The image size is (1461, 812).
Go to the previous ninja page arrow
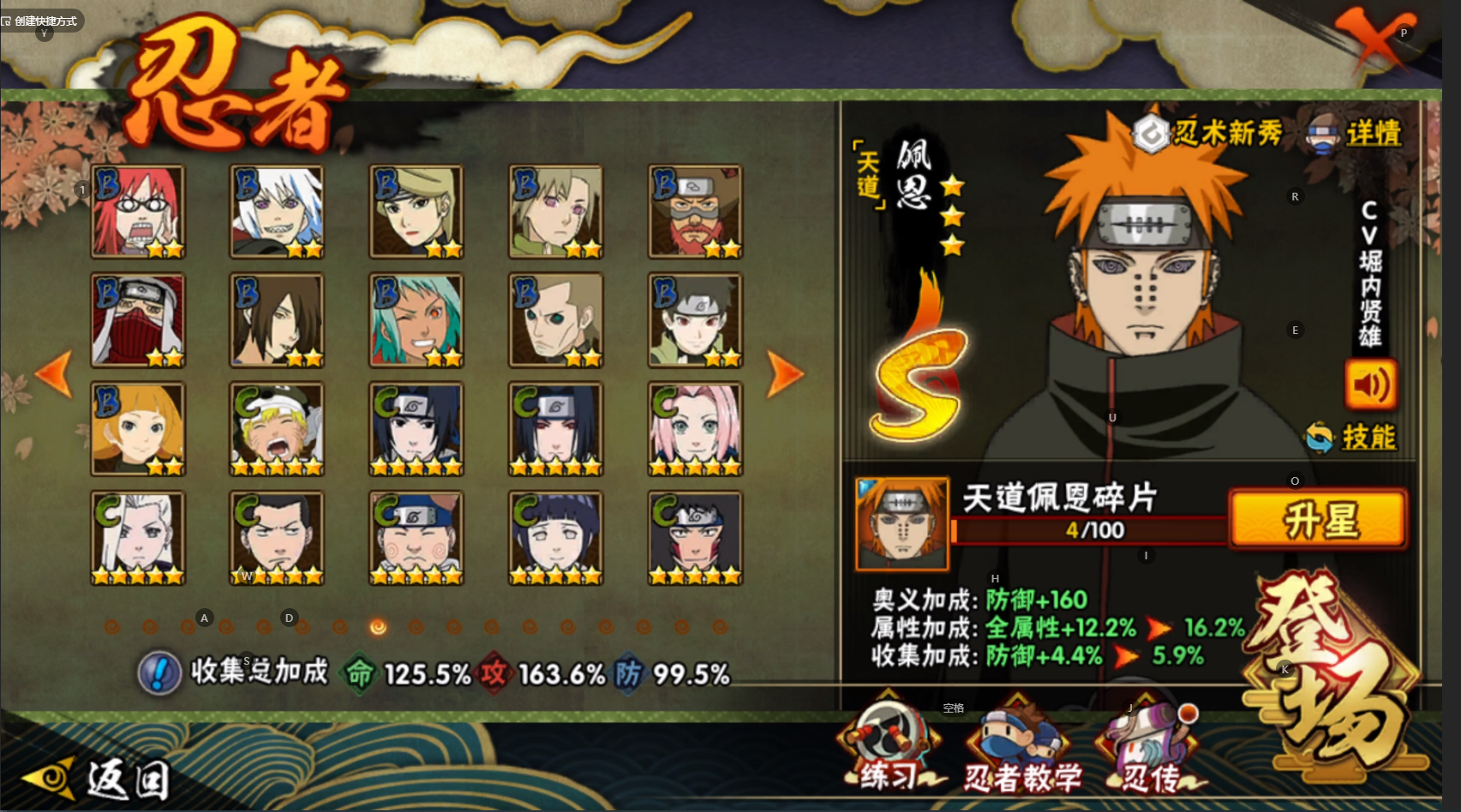[x=54, y=373]
